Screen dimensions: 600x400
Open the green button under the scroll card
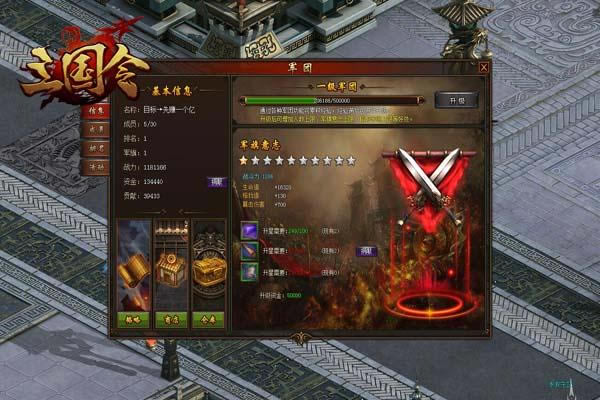[x=133, y=320]
